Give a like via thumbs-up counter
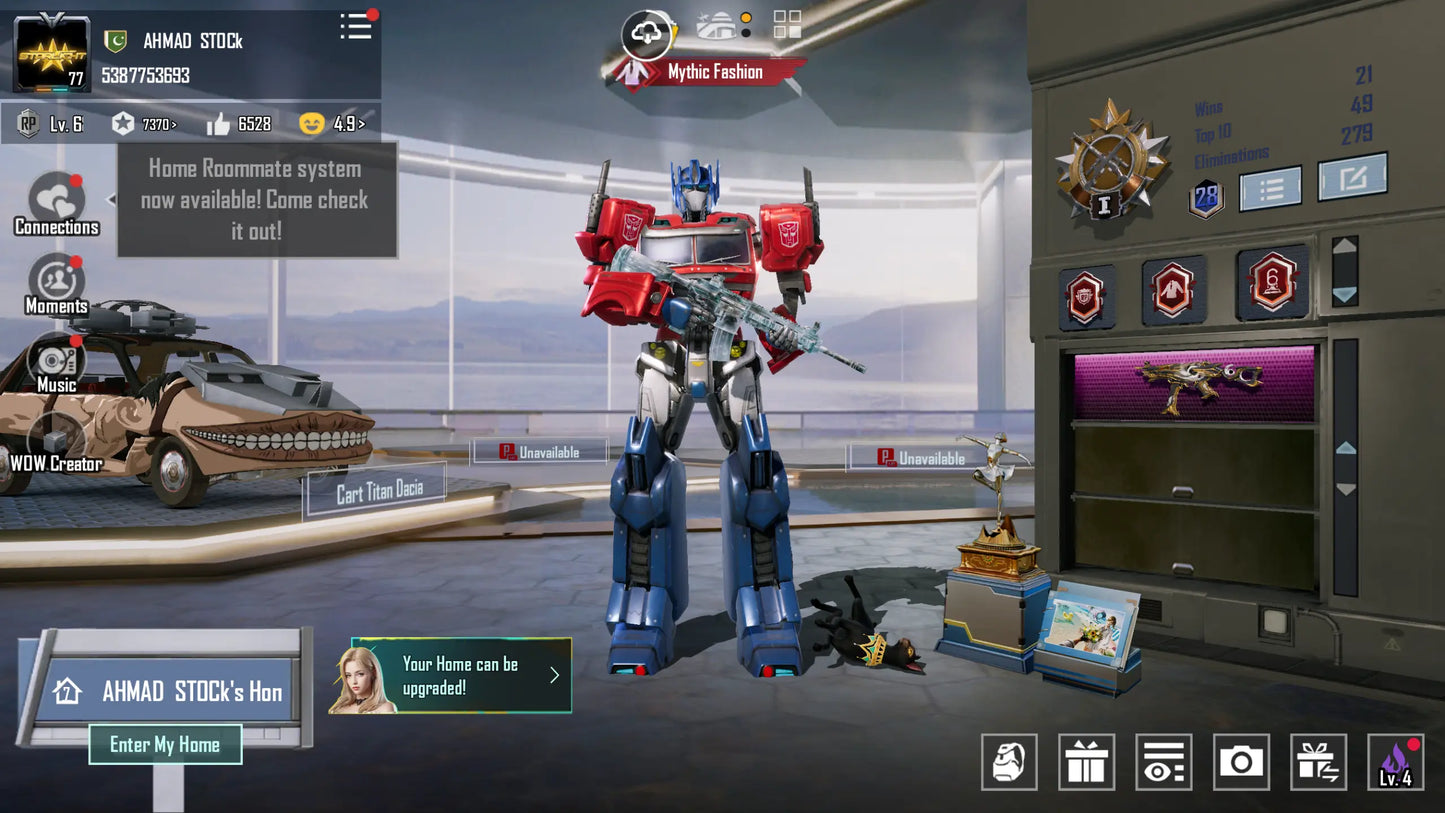1445x813 pixels. tap(219, 124)
